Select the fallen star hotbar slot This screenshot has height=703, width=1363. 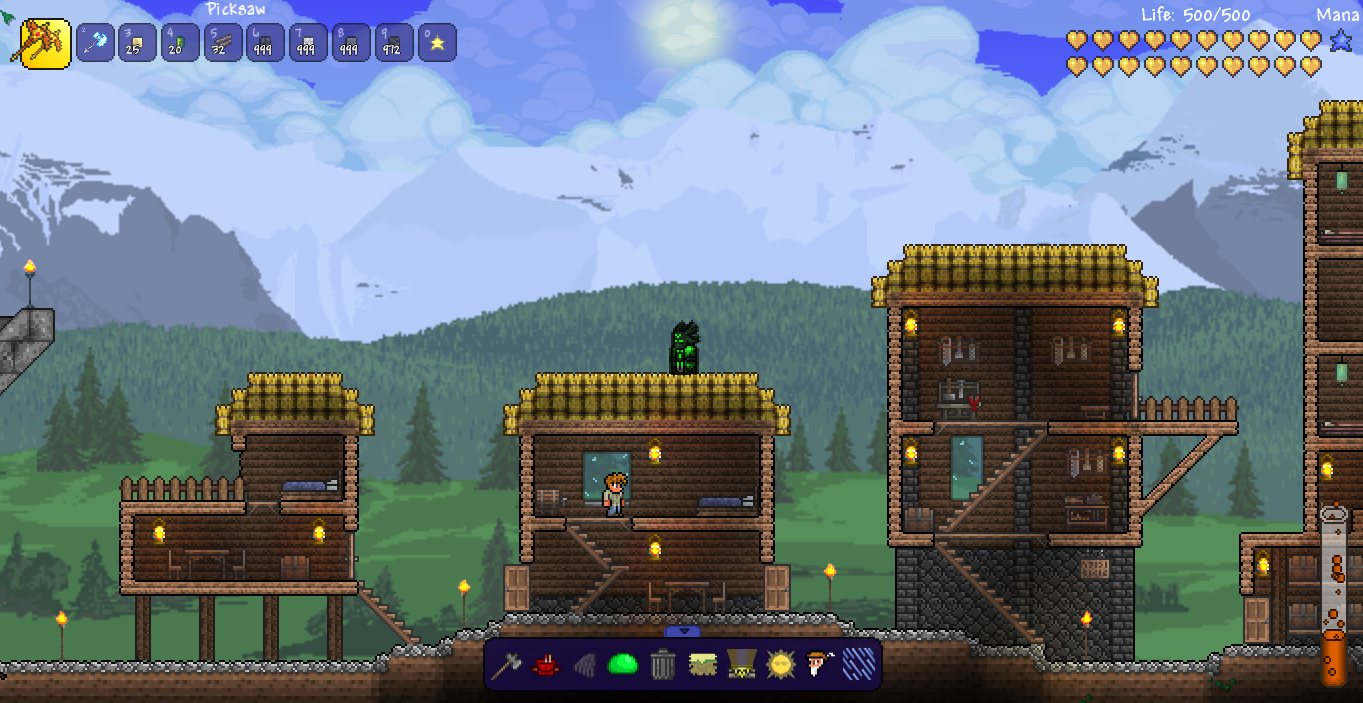pos(437,43)
